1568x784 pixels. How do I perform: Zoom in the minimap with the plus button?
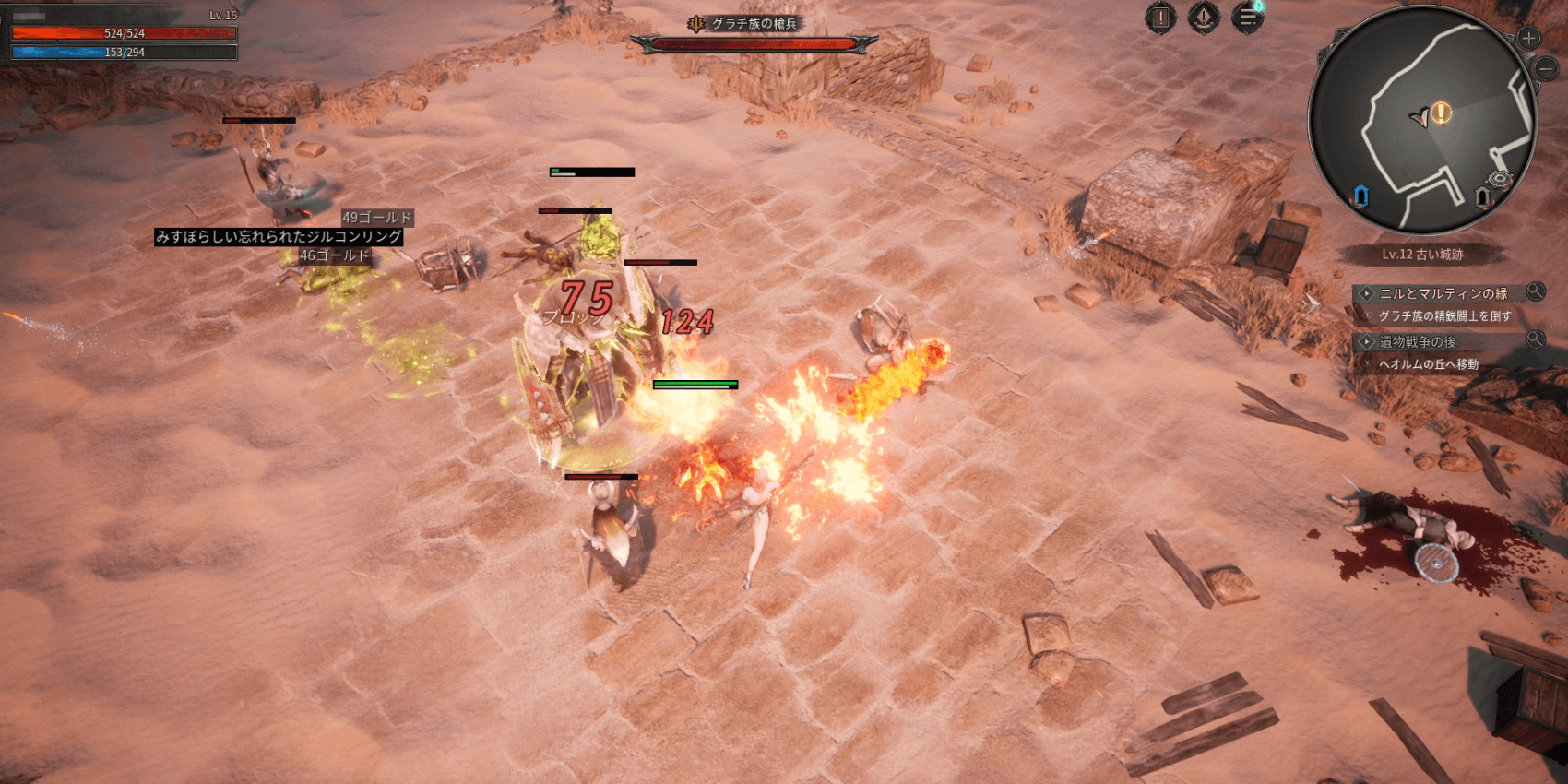1528,39
